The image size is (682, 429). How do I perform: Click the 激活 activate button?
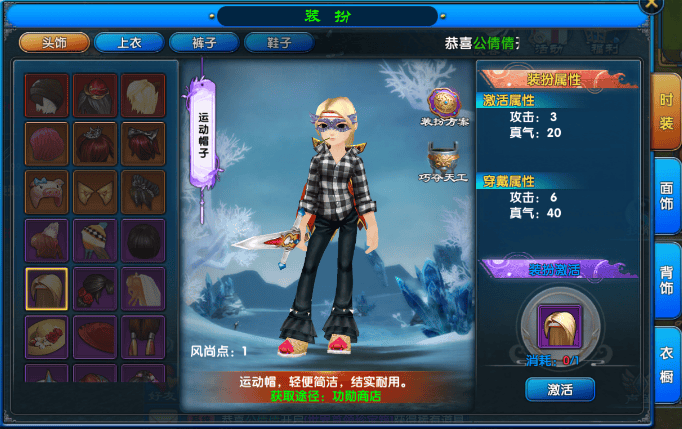point(559,389)
